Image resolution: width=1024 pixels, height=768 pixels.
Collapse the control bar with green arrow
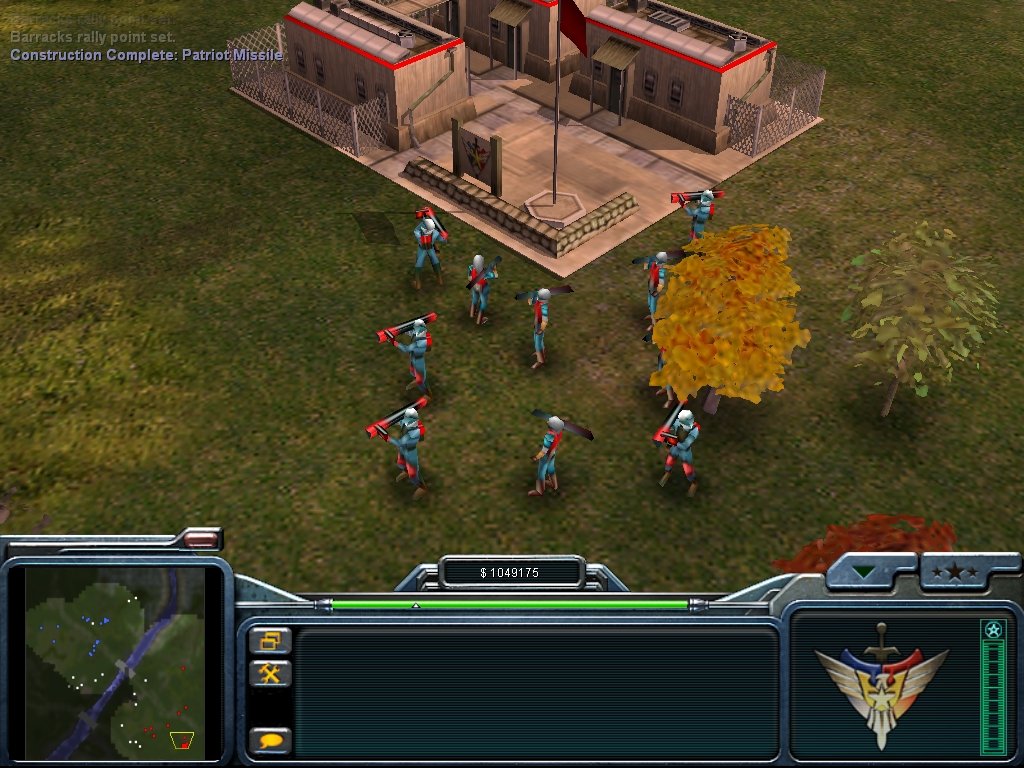point(864,573)
